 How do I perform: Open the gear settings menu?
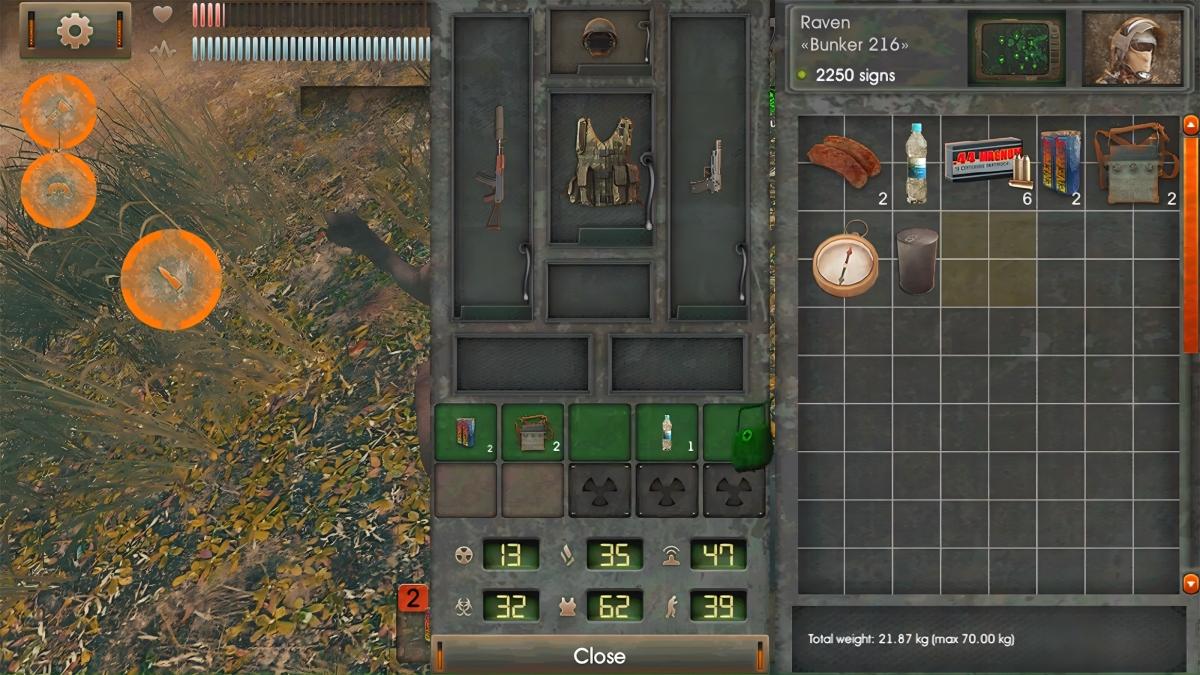click(75, 31)
